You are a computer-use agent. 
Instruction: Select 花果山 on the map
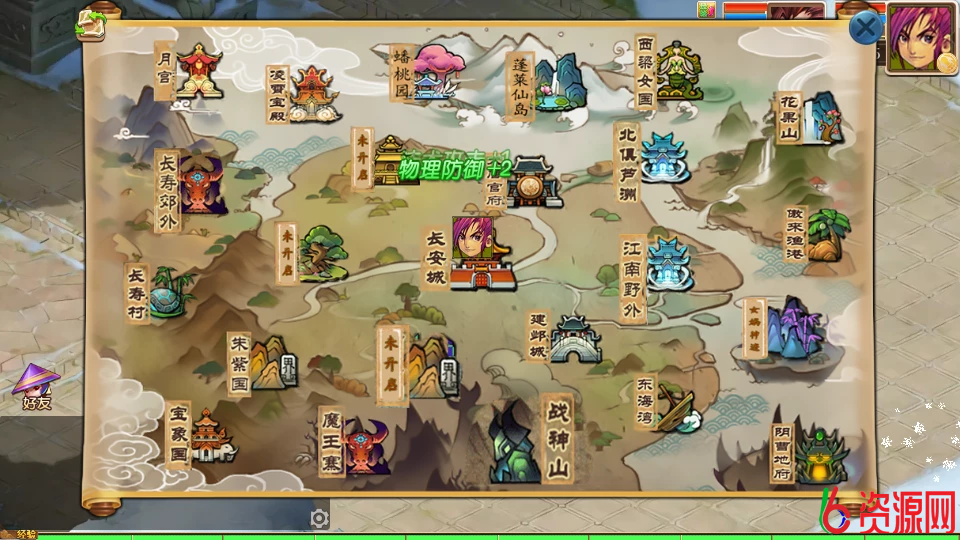click(x=820, y=118)
